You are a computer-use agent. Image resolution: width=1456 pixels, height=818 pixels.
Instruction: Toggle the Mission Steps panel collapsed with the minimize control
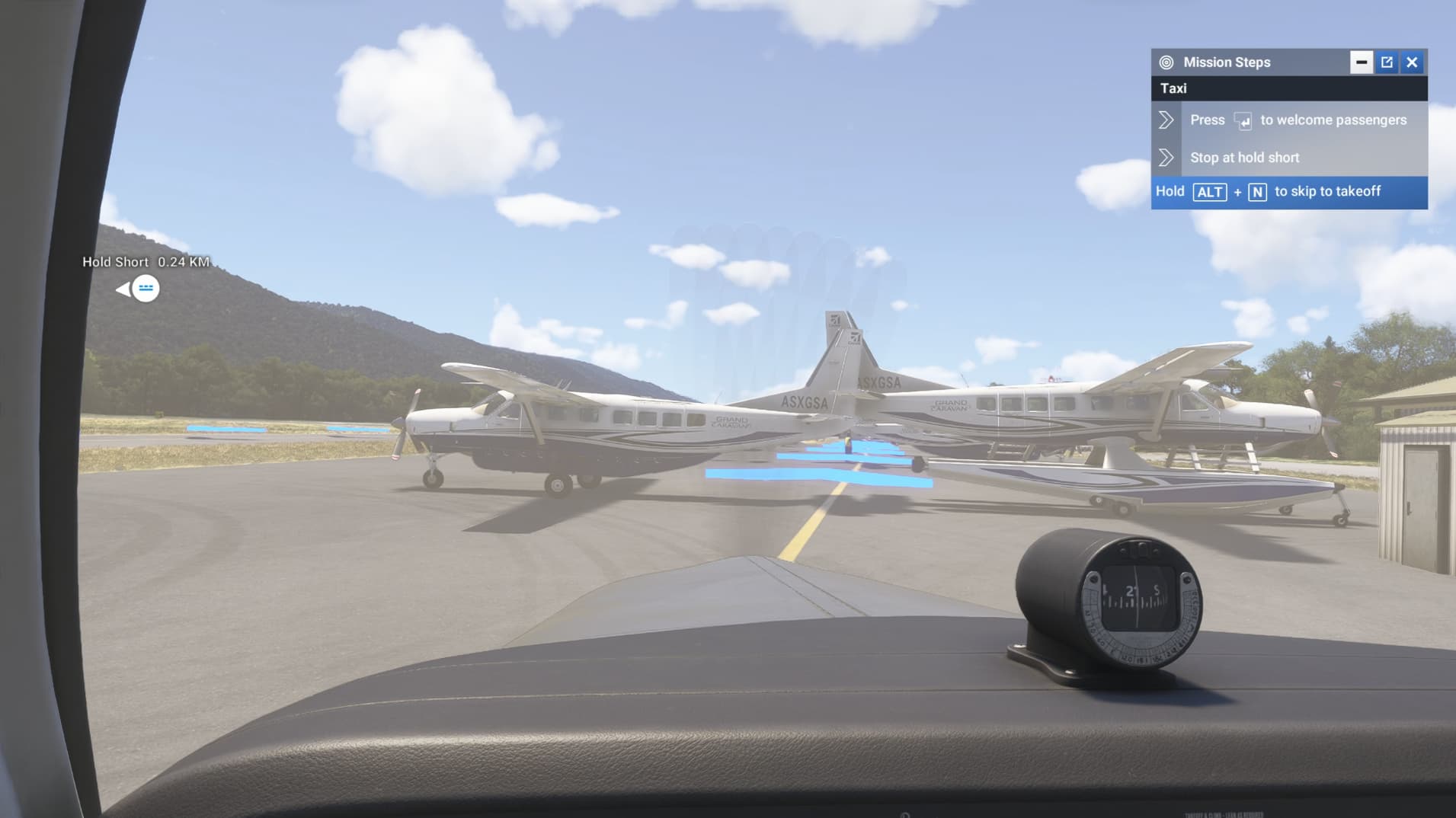1362,62
